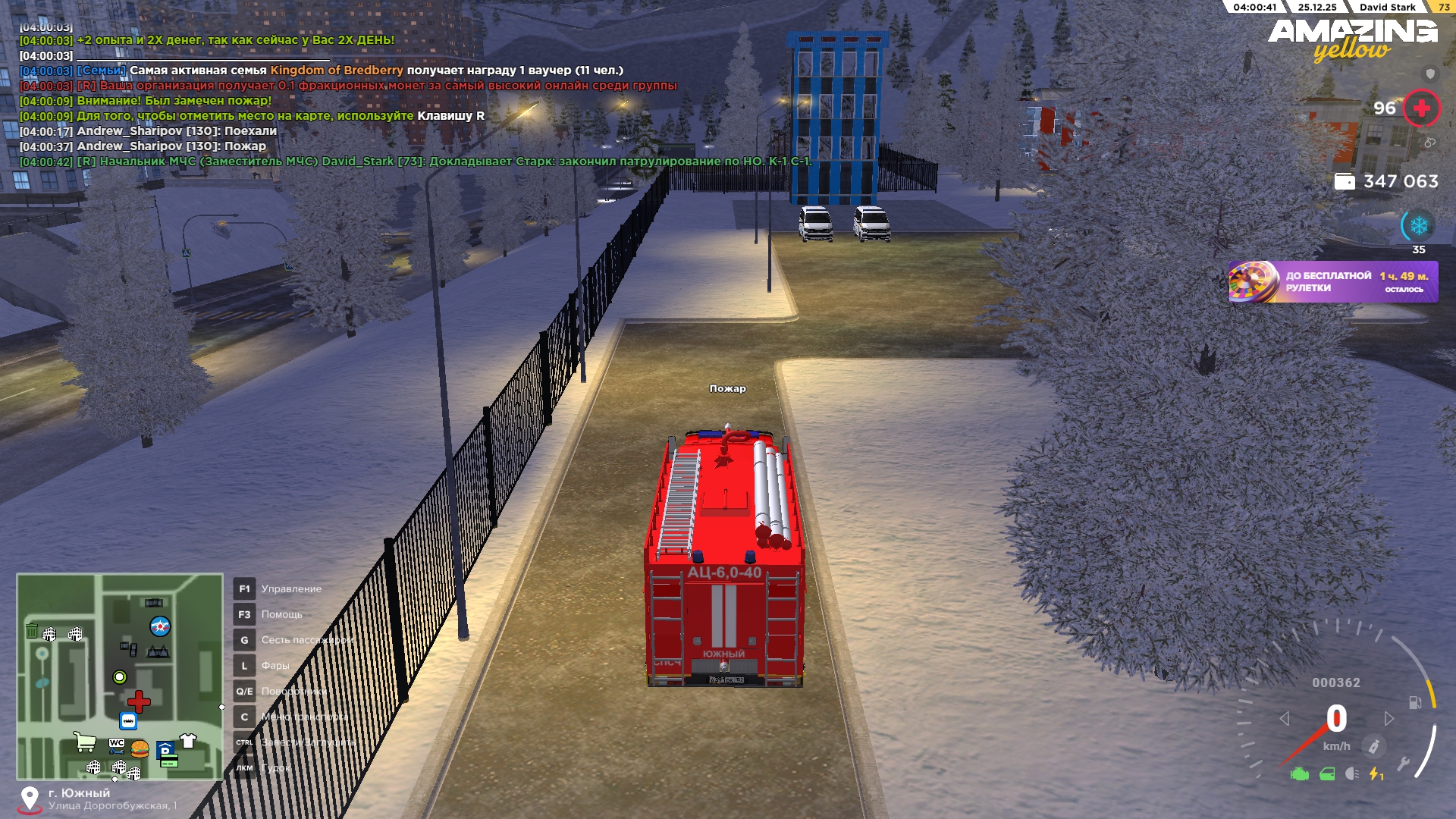Screen dimensions: 1456x819
Task: Click the blue emergency service emblem marker
Action: click(x=160, y=626)
